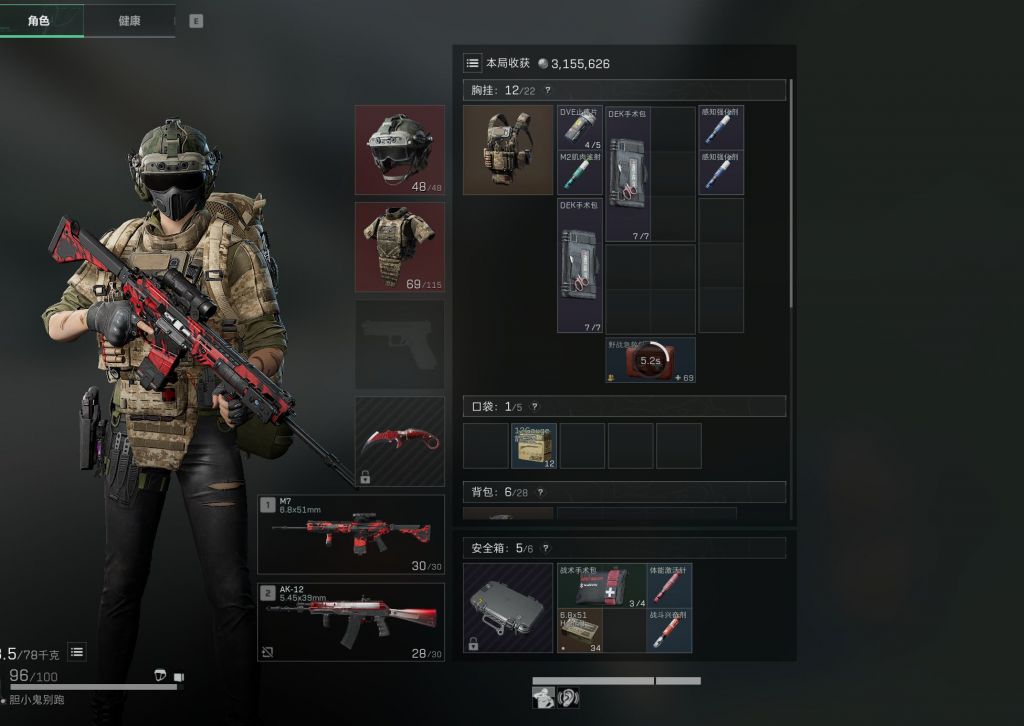Click the 体能激活针 injector

click(669, 585)
